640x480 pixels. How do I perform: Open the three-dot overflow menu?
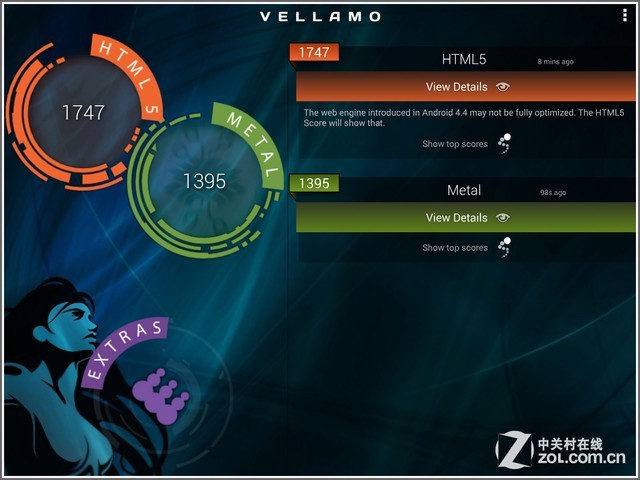pos(625,15)
